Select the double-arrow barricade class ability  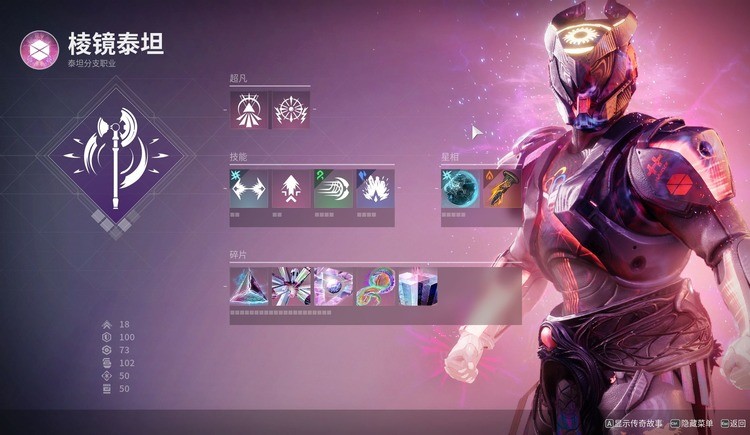(x=249, y=188)
